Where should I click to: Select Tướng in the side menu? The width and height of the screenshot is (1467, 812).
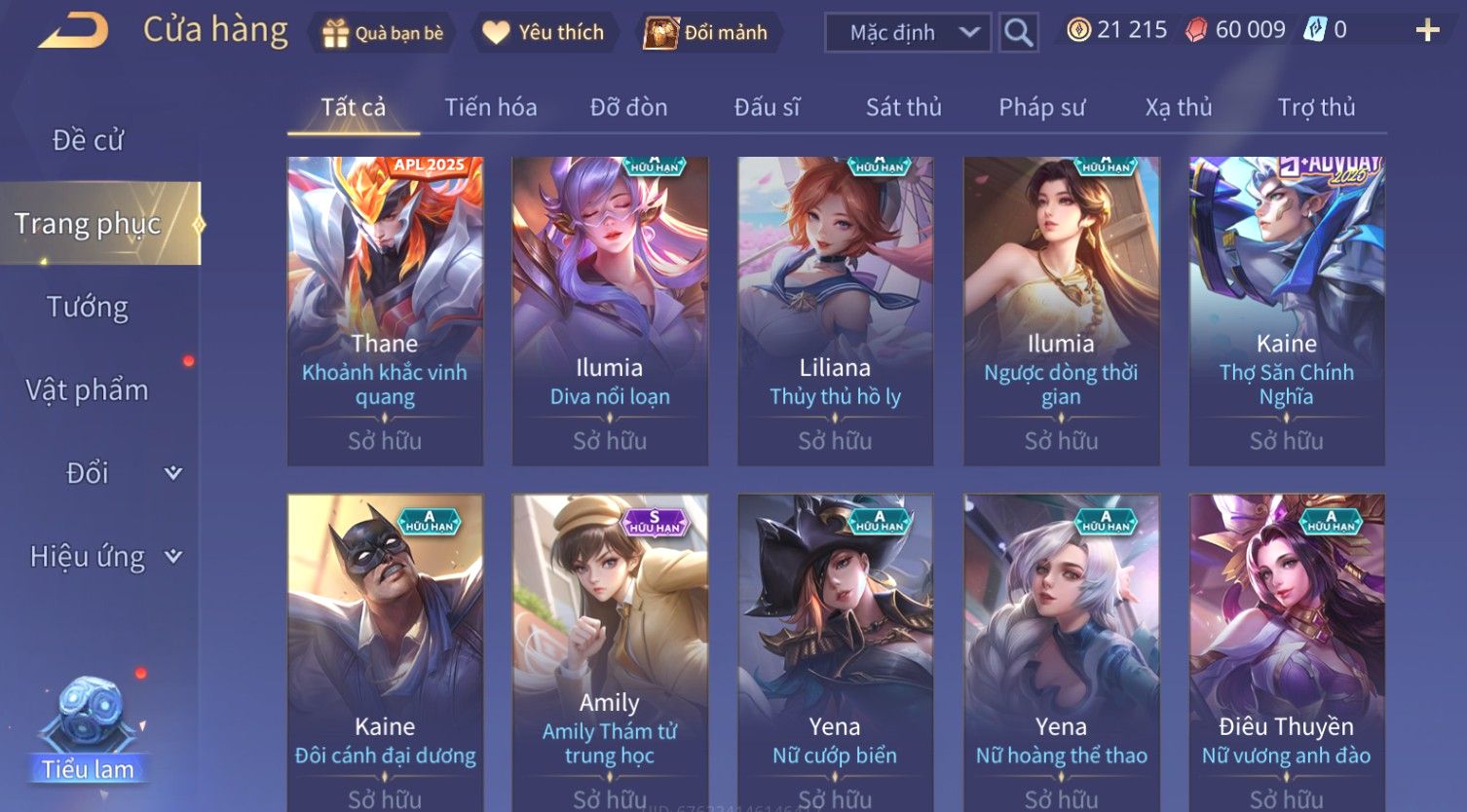(x=88, y=308)
